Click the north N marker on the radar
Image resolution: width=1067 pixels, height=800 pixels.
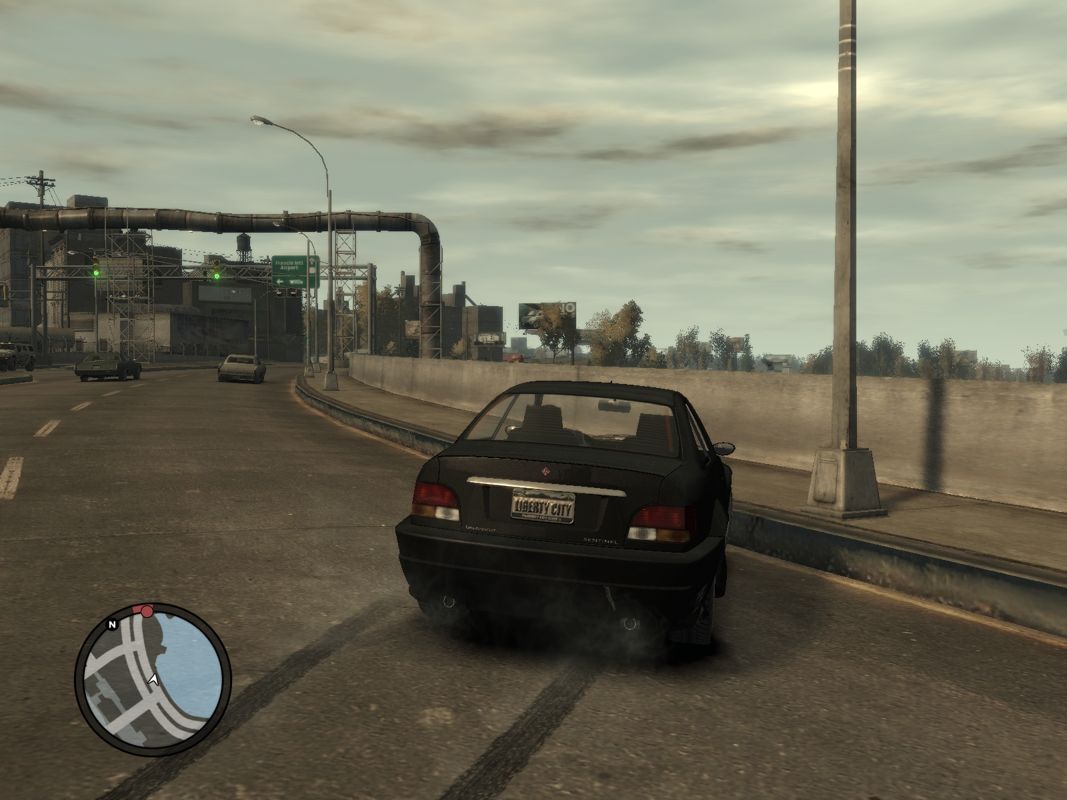(x=113, y=624)
